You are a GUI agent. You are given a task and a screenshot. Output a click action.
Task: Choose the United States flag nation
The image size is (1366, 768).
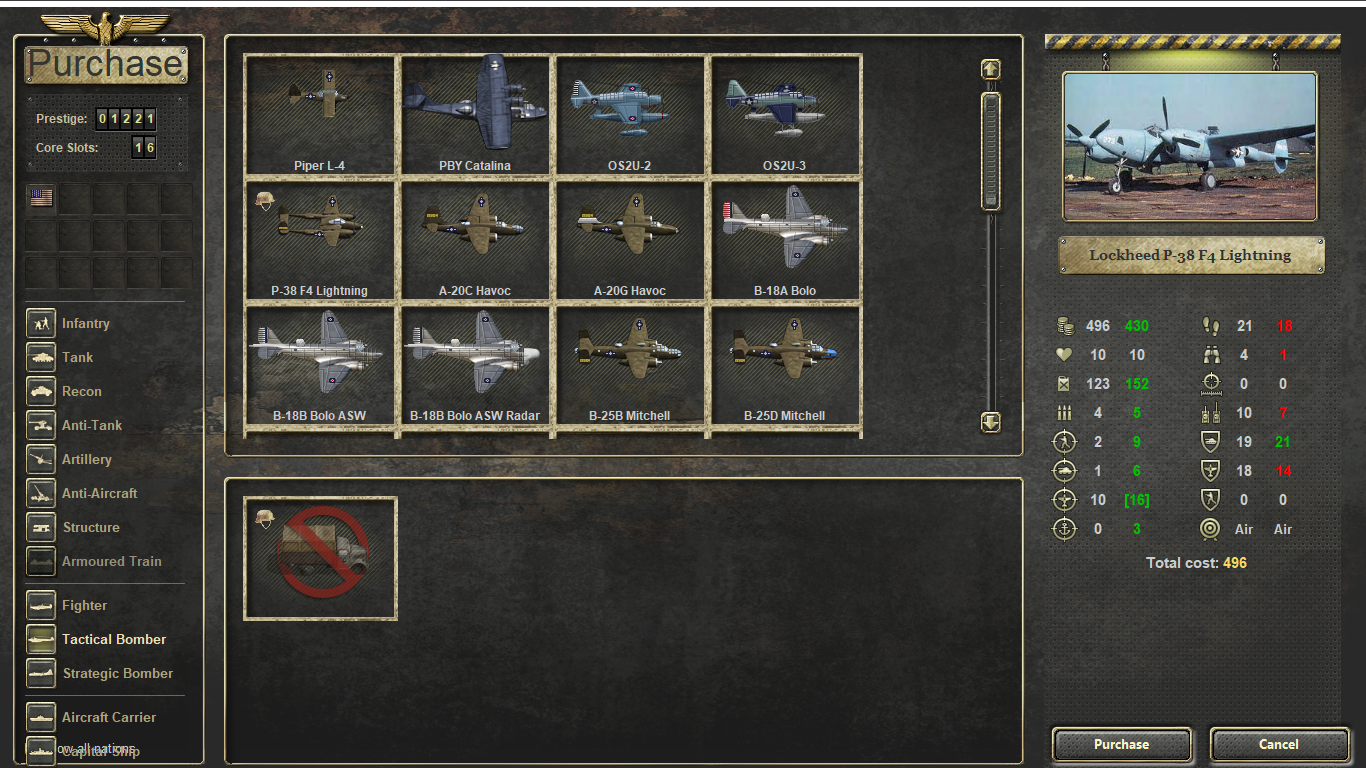[x=41, y=198]
